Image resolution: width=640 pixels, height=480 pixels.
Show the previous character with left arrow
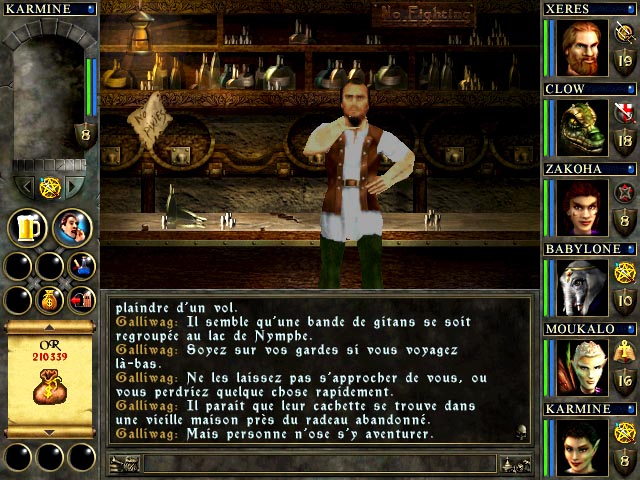[x=25, y=186]
